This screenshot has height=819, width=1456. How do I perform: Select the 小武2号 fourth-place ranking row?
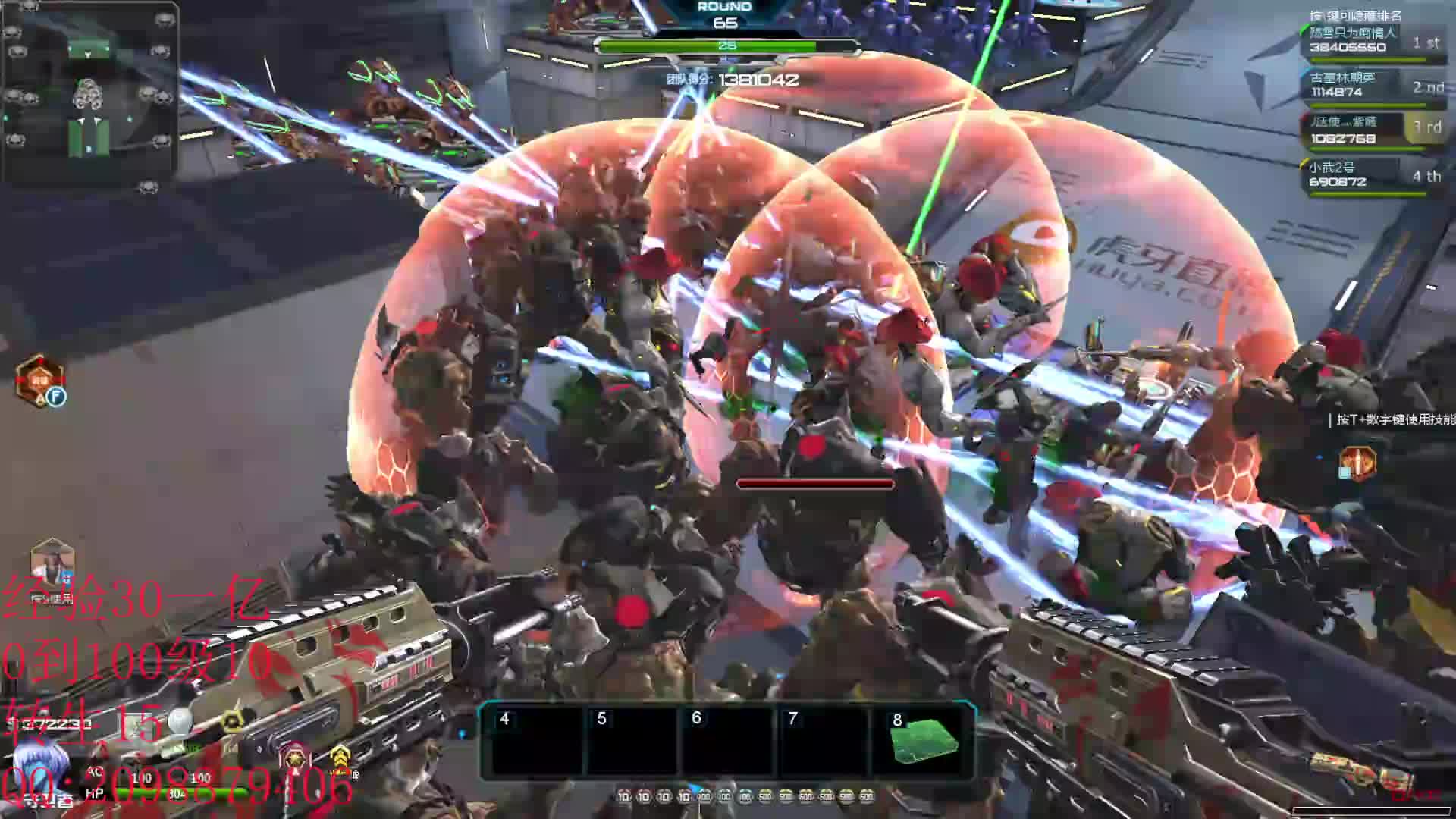click(1369, 175)
